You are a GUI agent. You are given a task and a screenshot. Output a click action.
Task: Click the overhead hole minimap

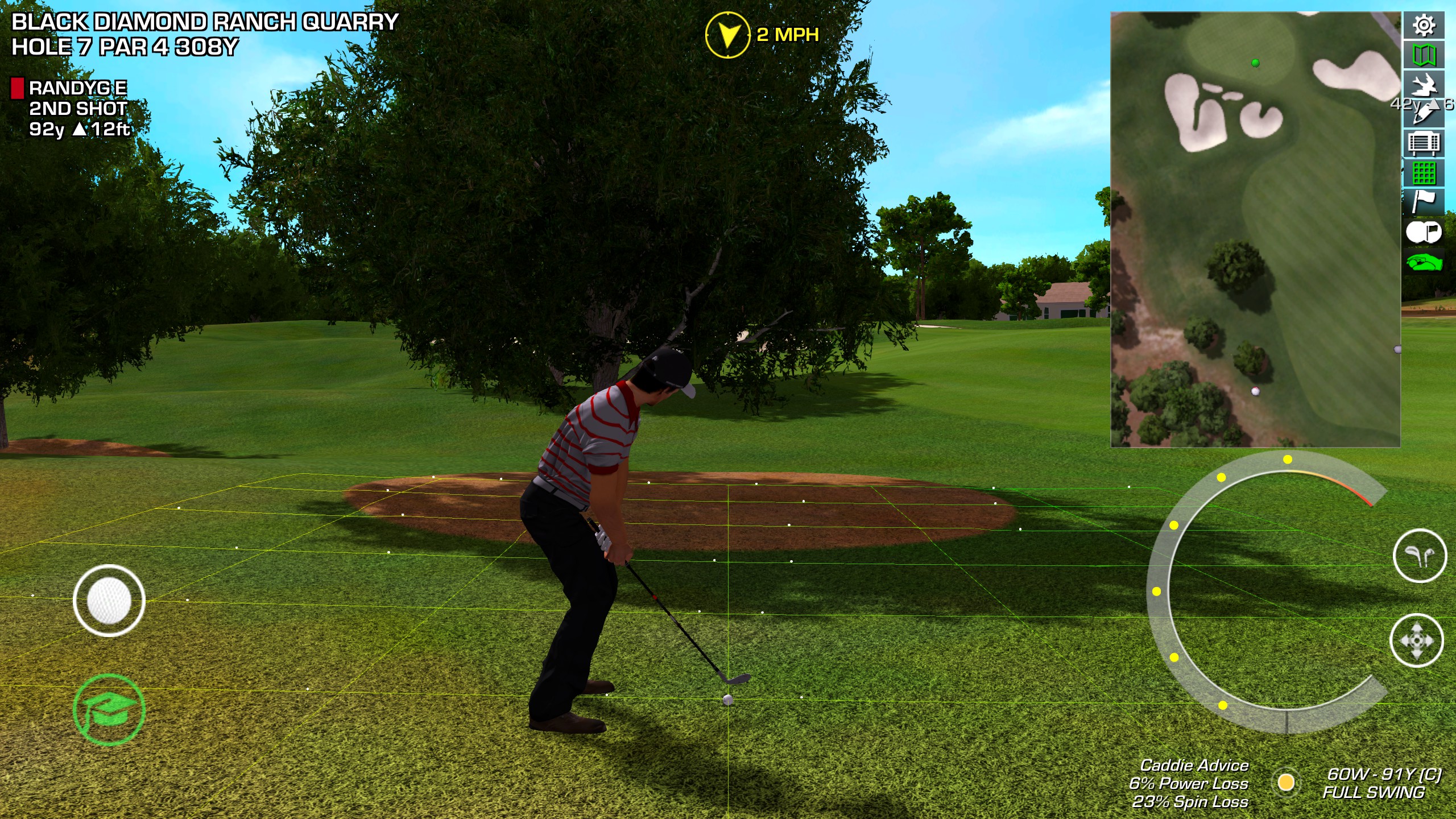coord(1255,229)
